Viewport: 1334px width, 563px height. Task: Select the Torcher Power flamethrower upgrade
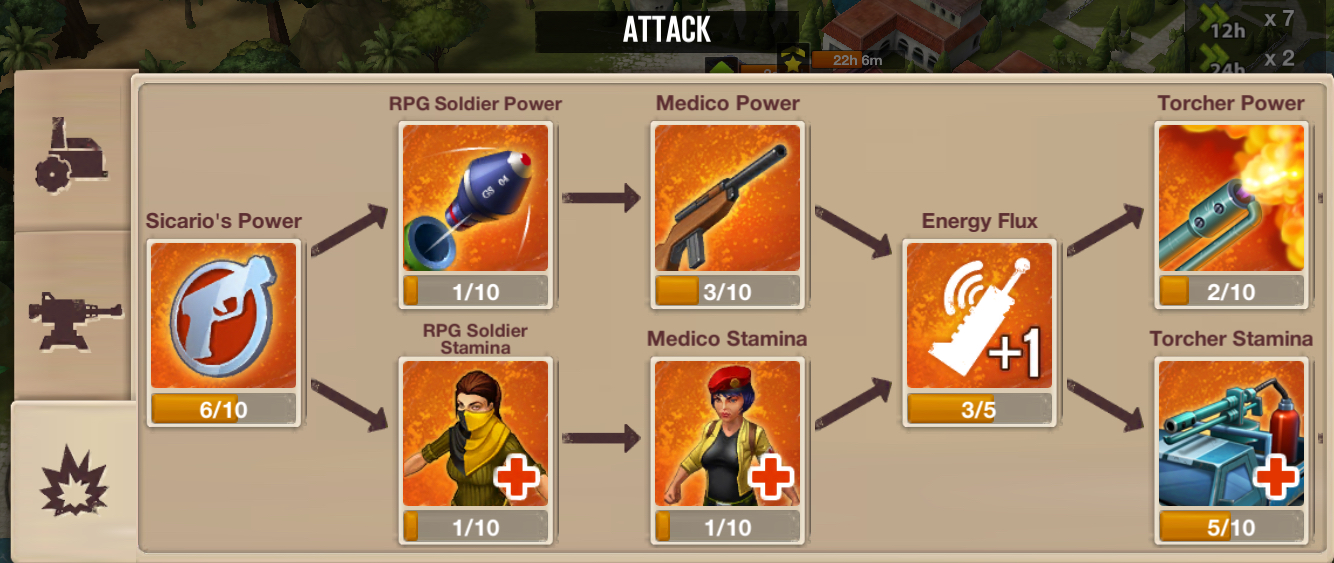(1230, 198)
